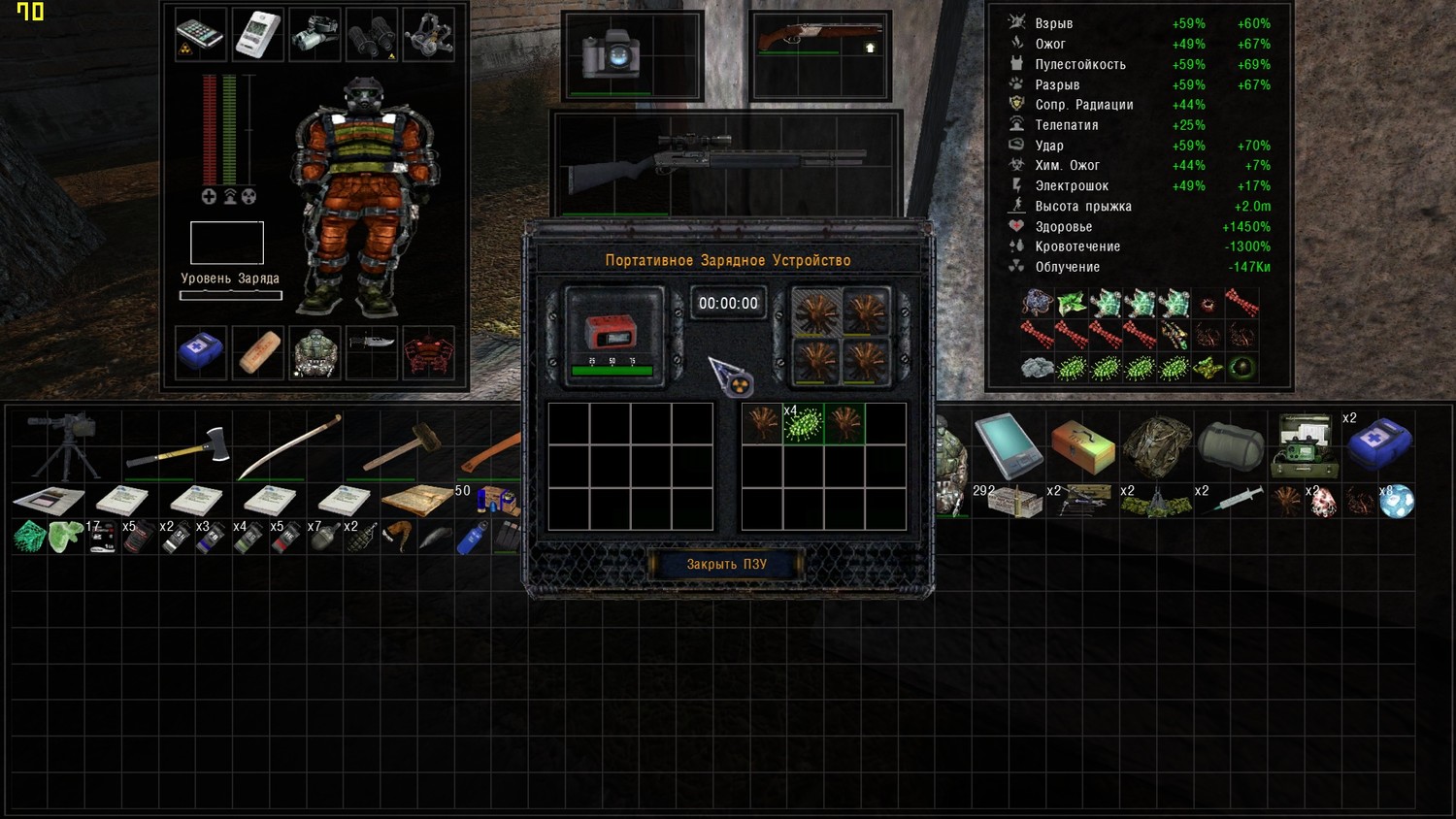Choose the tripod-mounted camera item

63,444
